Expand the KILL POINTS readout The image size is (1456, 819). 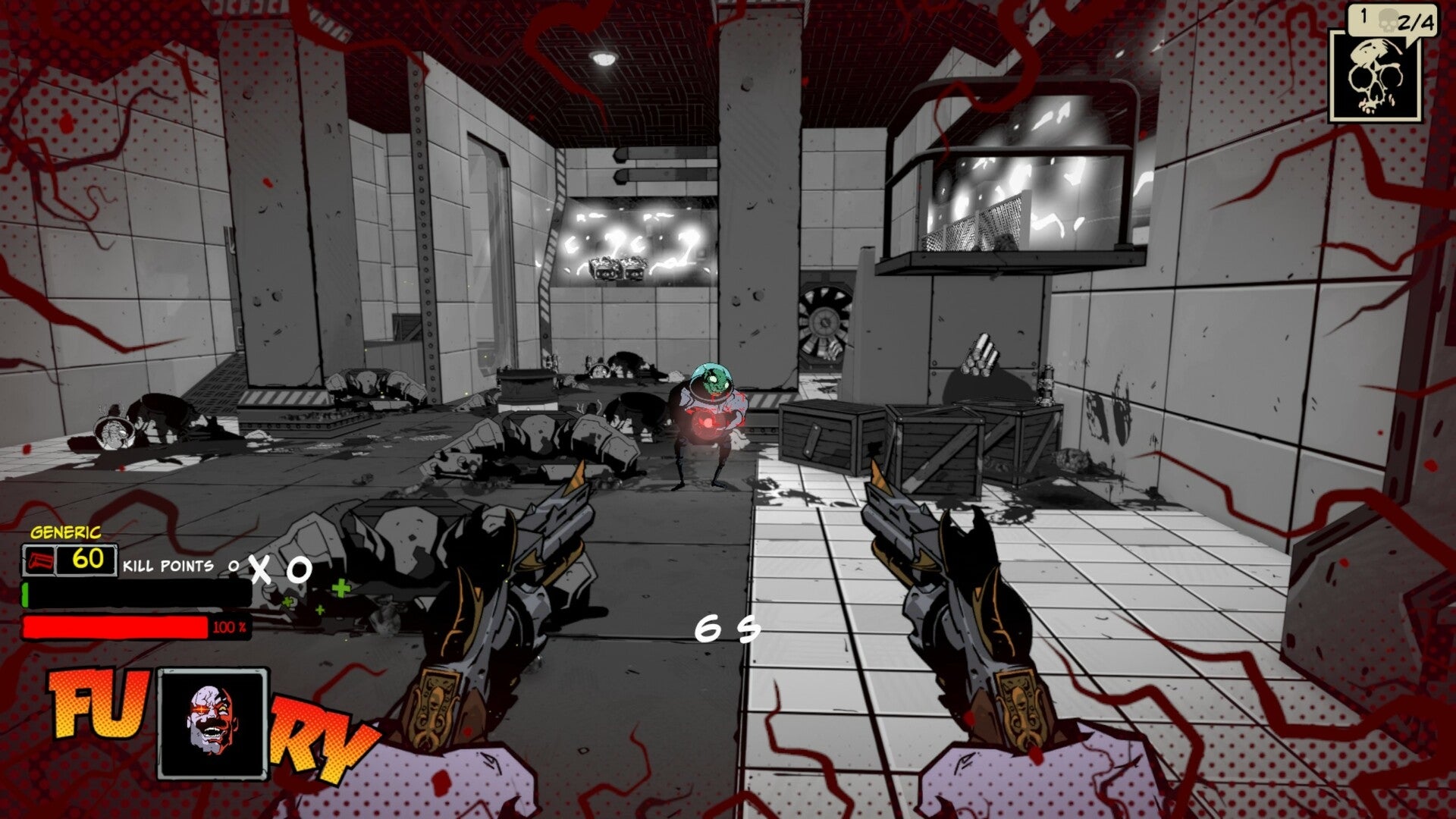(x=168, y=565)
